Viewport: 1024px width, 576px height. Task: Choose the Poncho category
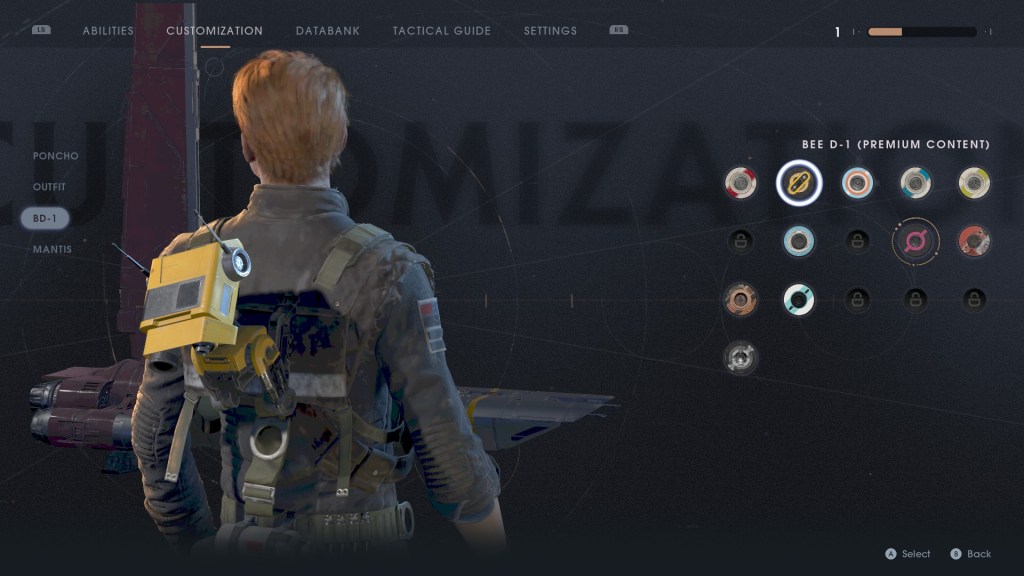click(55, 156)
